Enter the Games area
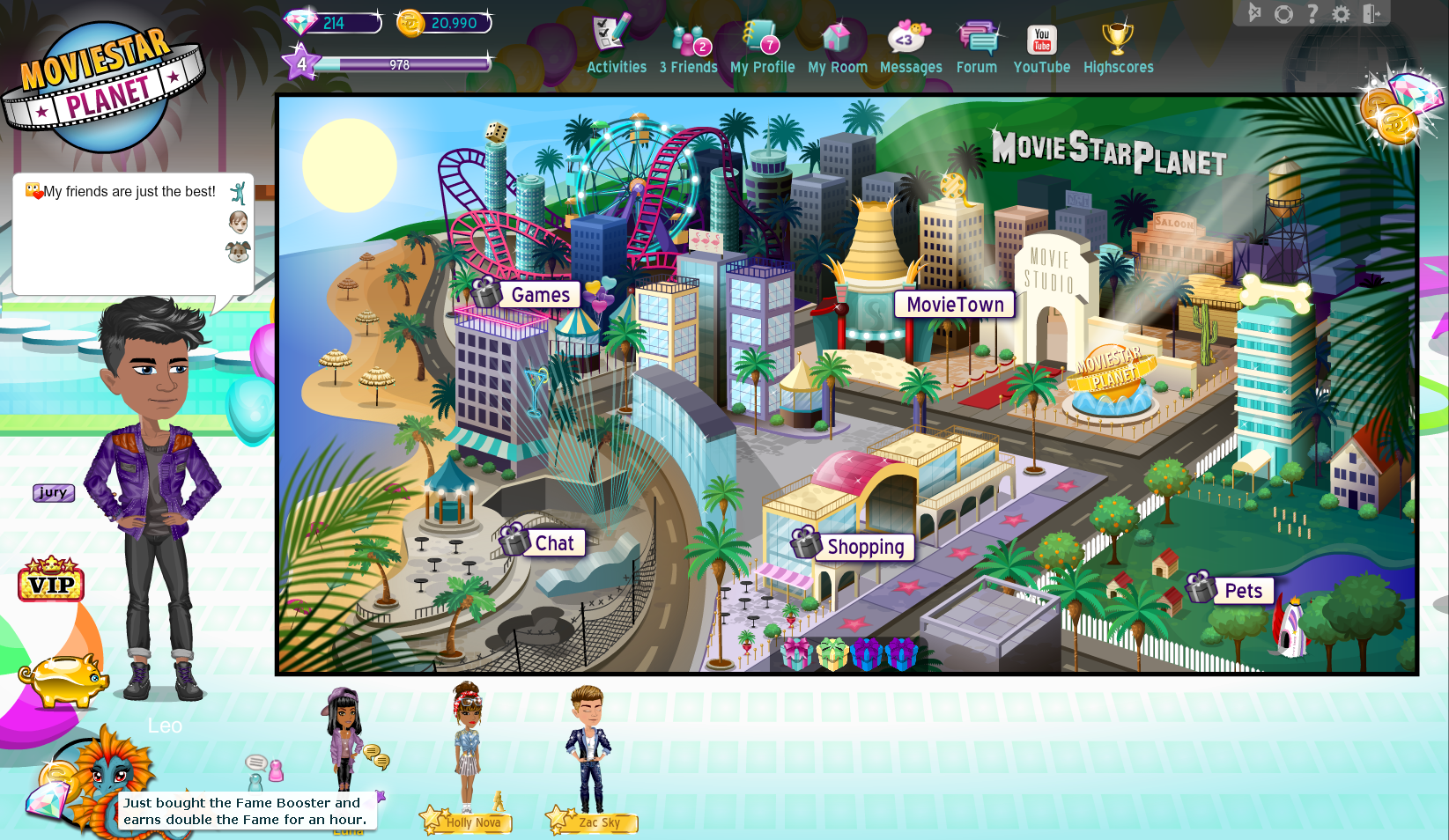 540,295
